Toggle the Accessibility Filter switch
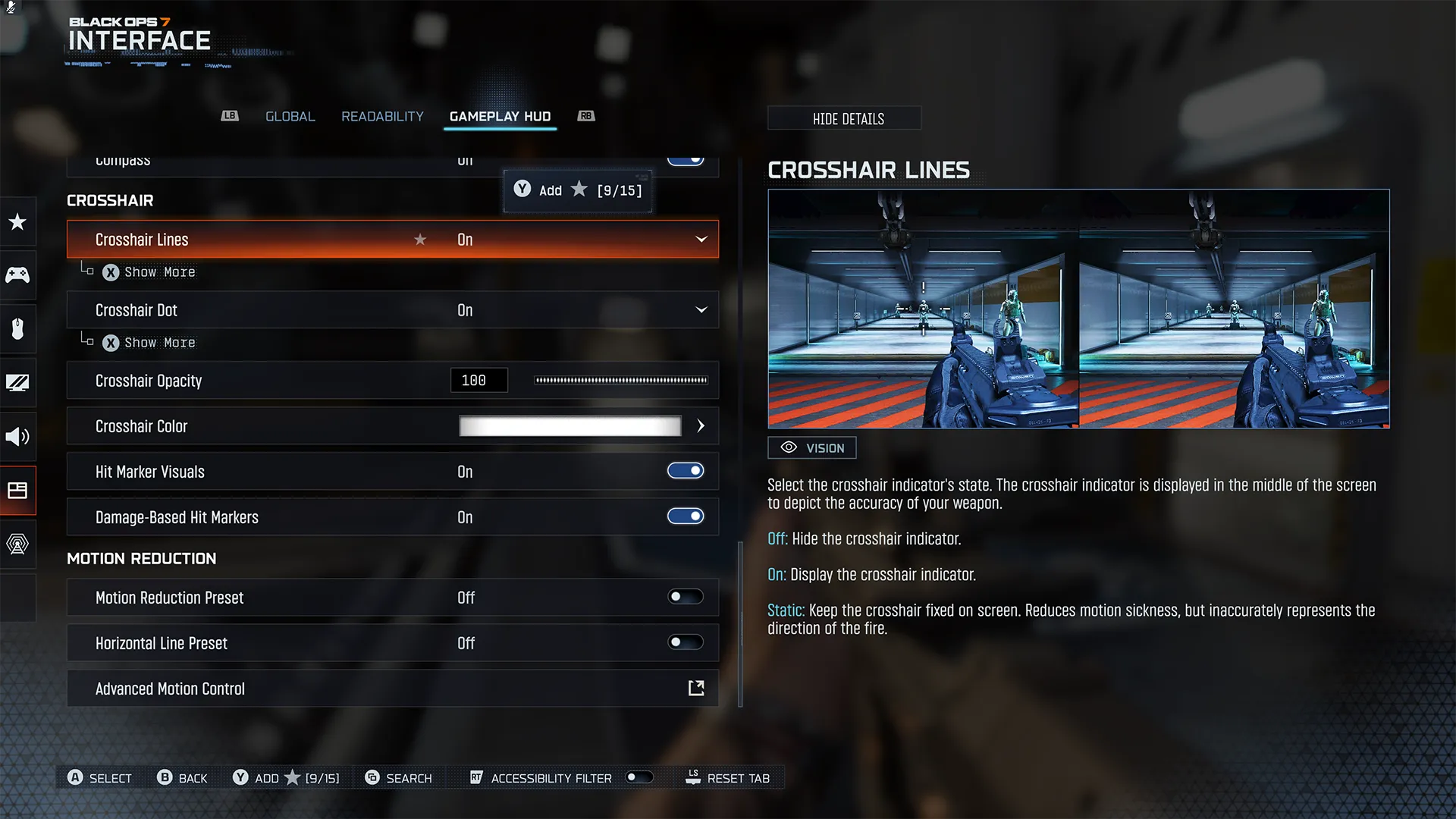Viewport: 1456px width, 819px height. pos(639,777)
